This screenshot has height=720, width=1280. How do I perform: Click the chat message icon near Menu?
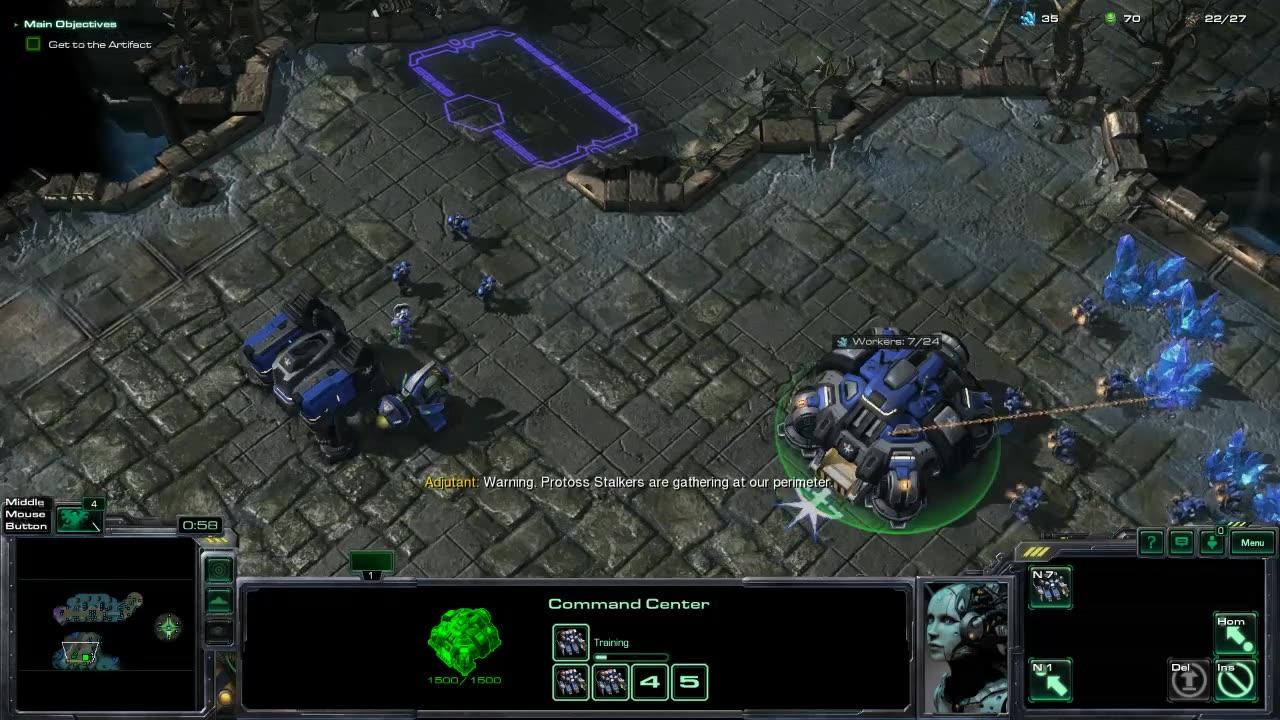point(1181,543)
